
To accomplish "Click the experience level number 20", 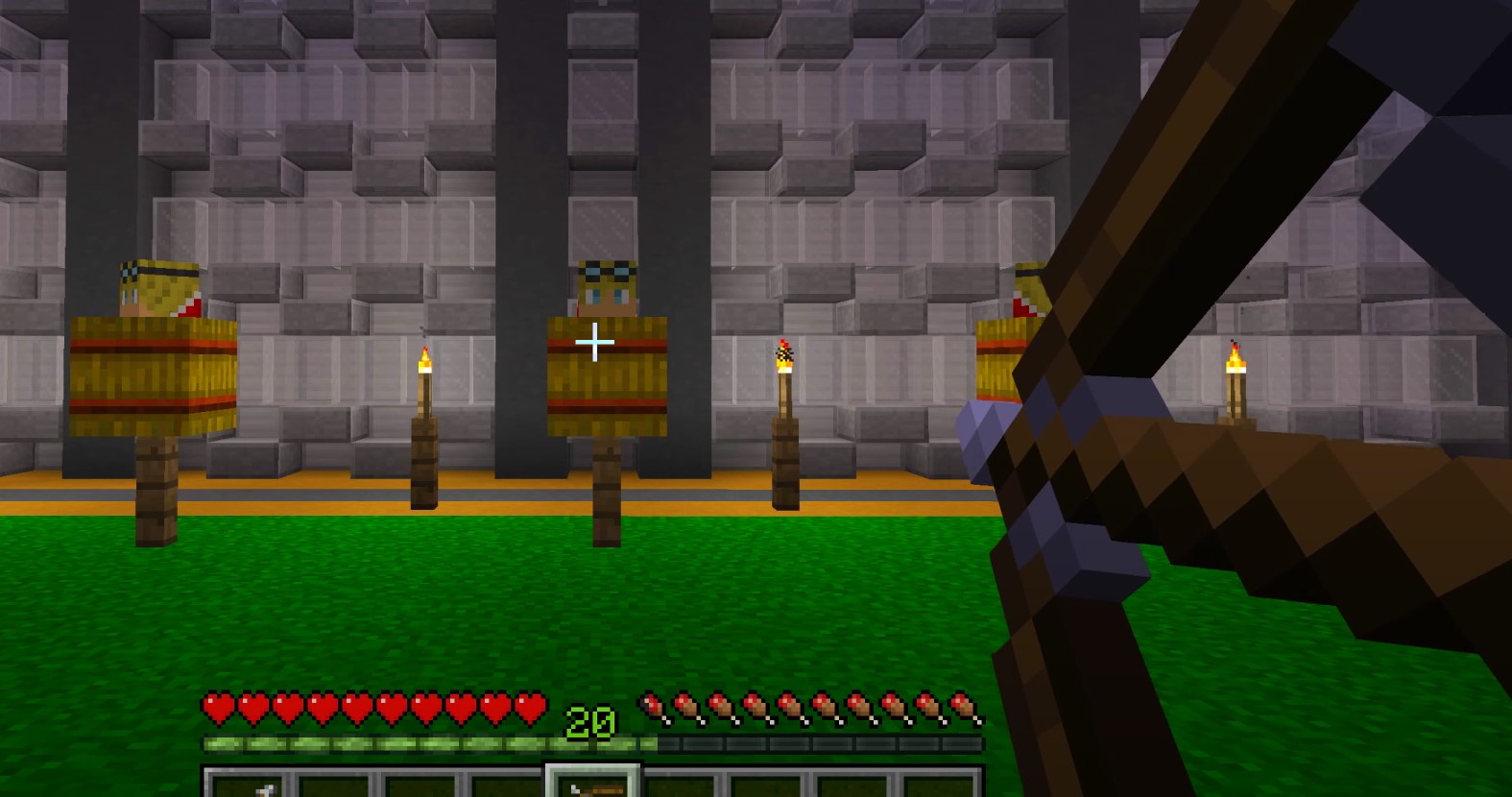I will (x=592, y=719).
